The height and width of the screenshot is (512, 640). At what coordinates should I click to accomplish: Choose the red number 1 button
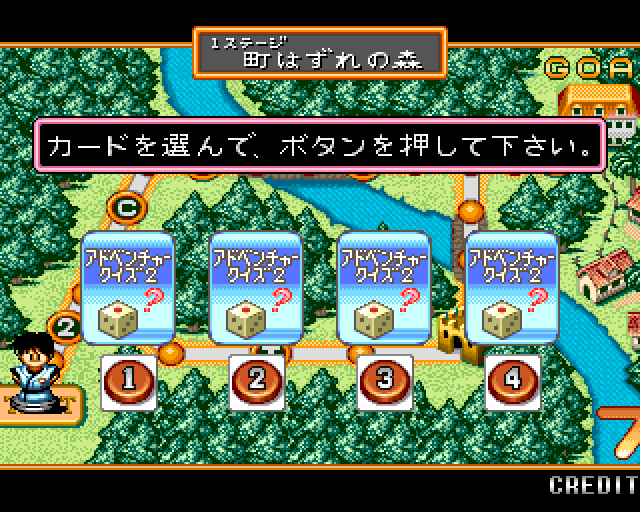pos(129,381)
